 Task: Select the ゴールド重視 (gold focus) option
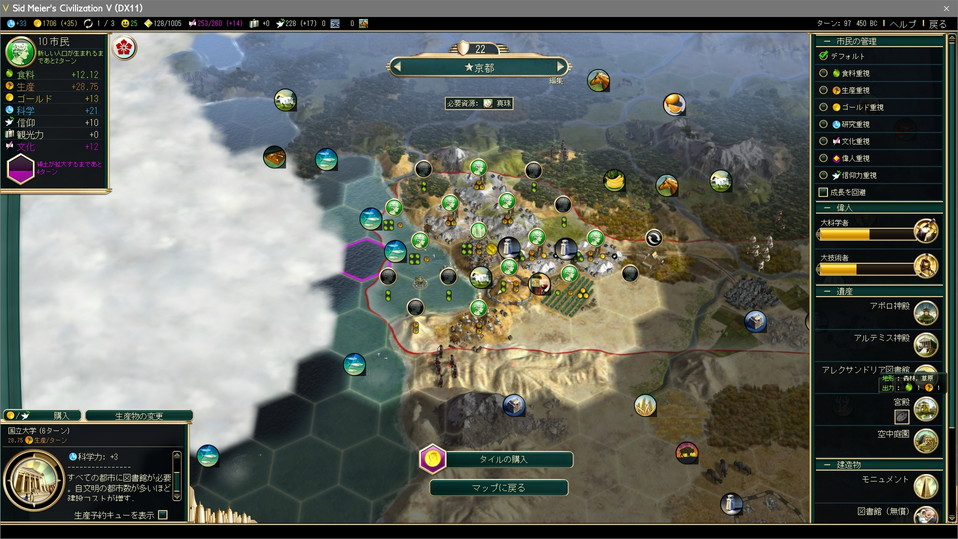tap(823, 107)
